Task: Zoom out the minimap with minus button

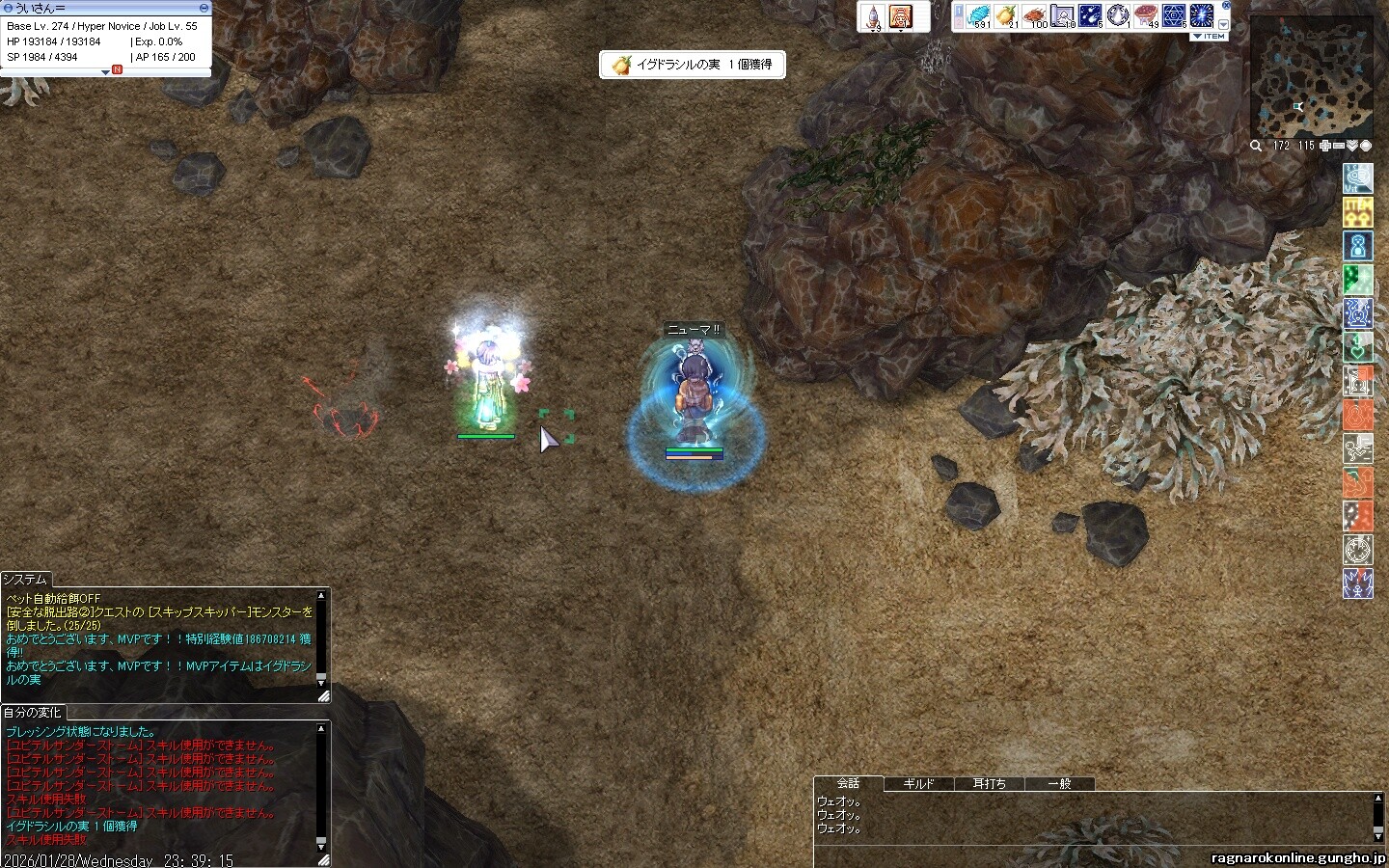Action: (x=1339, y=147)
